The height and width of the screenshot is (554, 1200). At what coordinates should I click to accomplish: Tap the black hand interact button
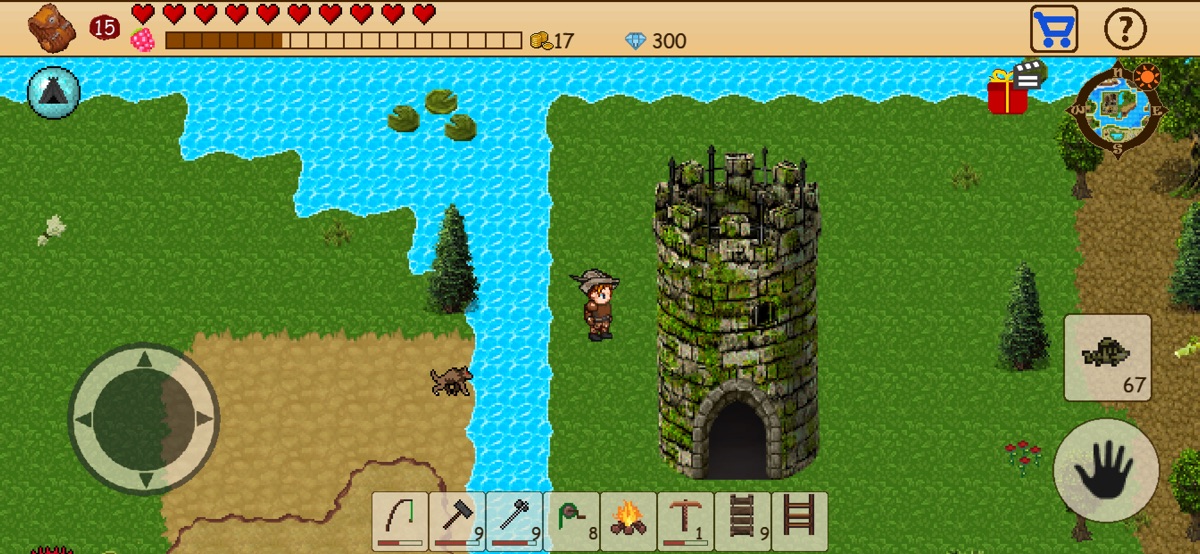point(1106,470)
